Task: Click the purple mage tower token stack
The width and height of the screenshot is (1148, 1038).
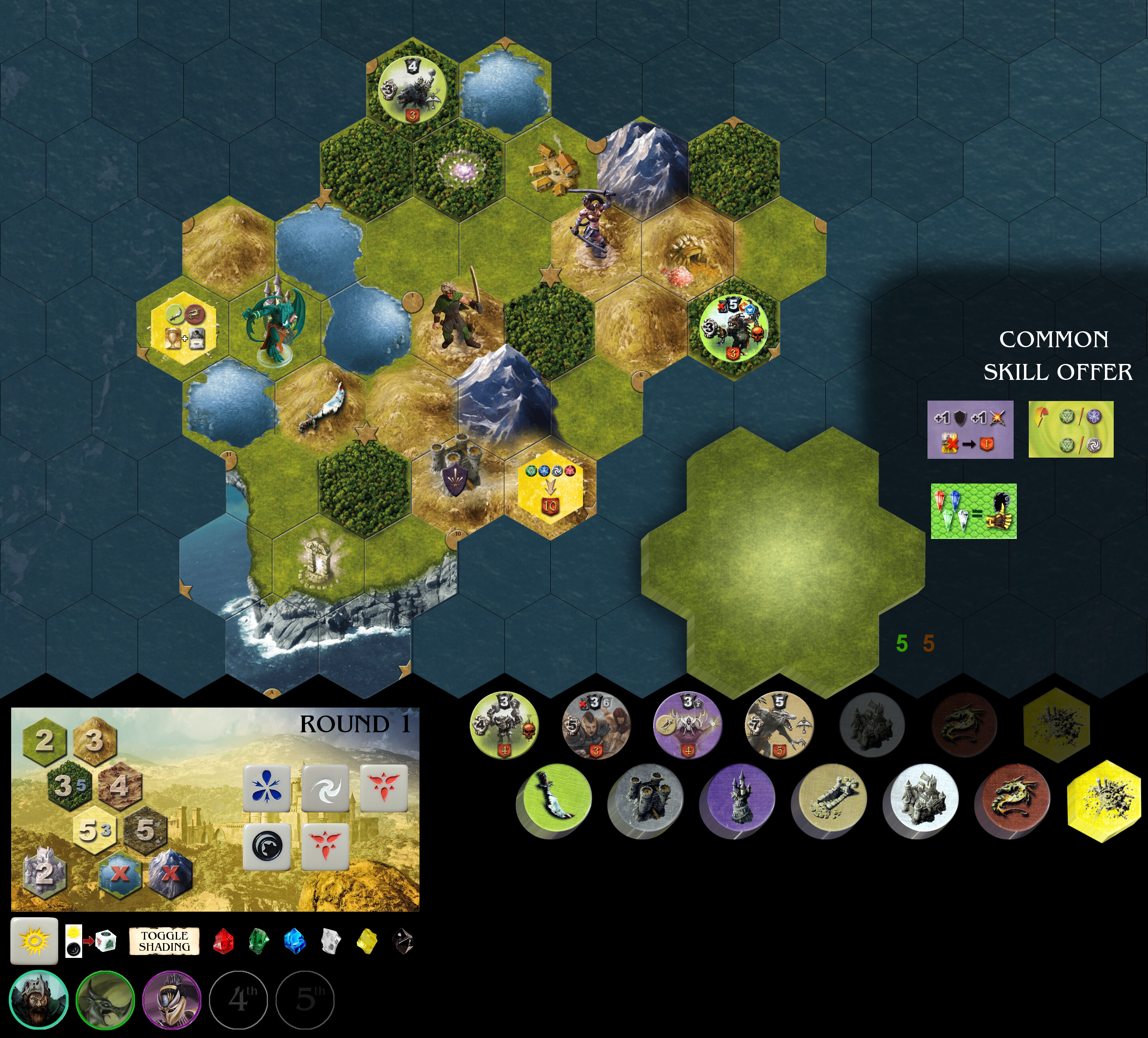Action: pos(737,799)
